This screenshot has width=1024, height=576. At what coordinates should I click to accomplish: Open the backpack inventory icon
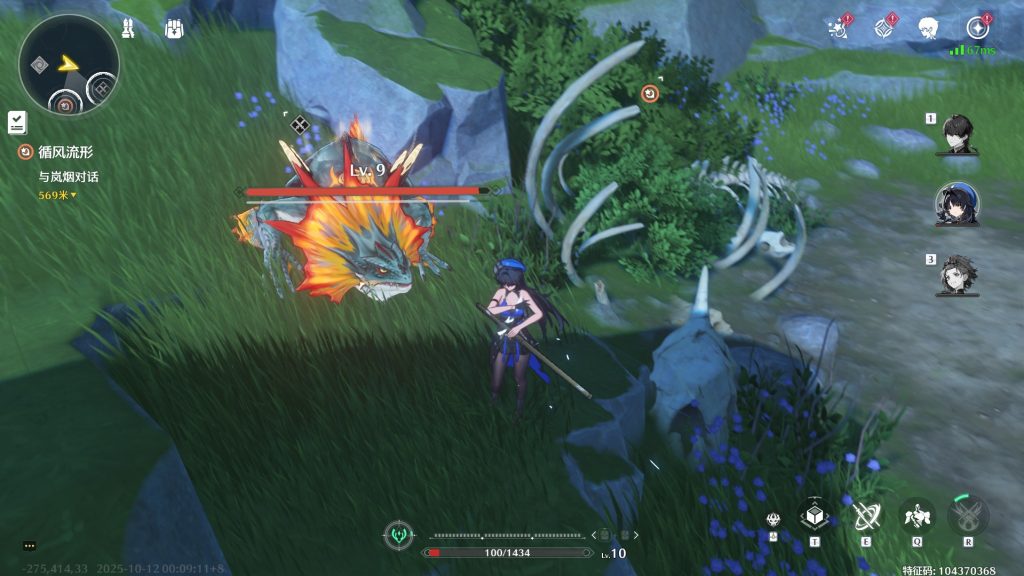(x=175, y=28)
